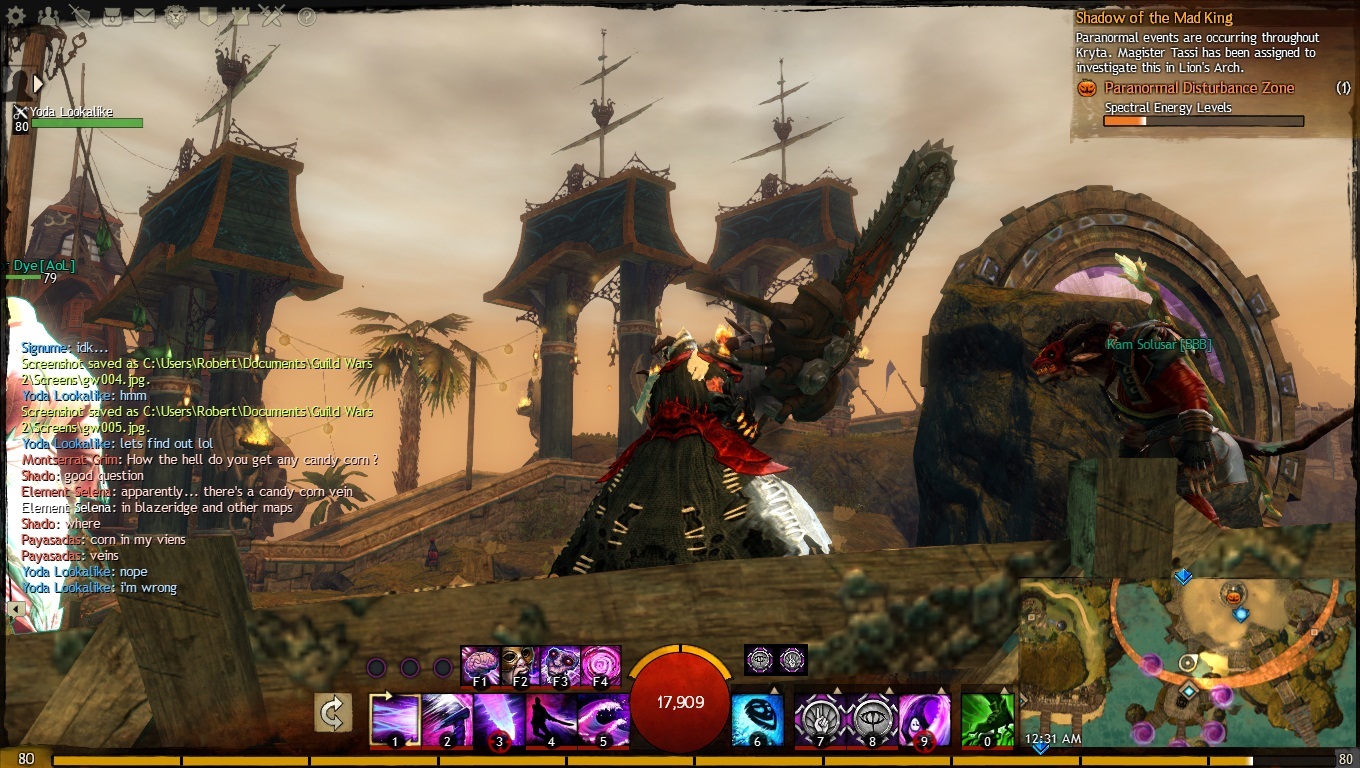
Task: Open the Hero panel sword-and-shield icon
Action: coord(81,16)
